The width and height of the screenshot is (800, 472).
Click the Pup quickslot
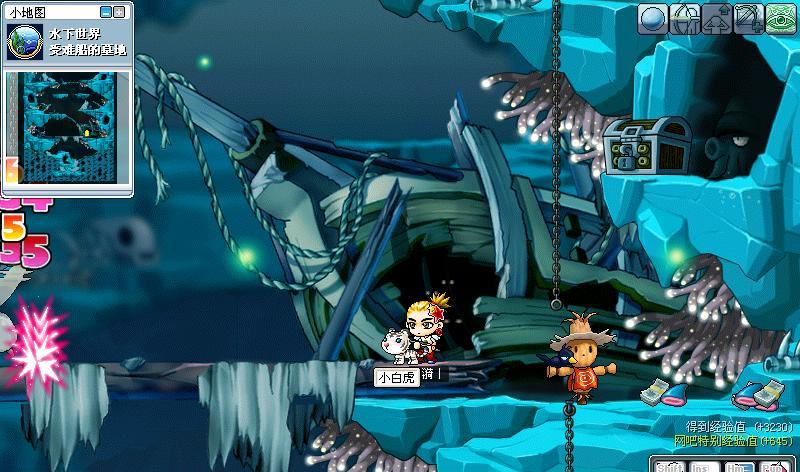pos(771,465)
